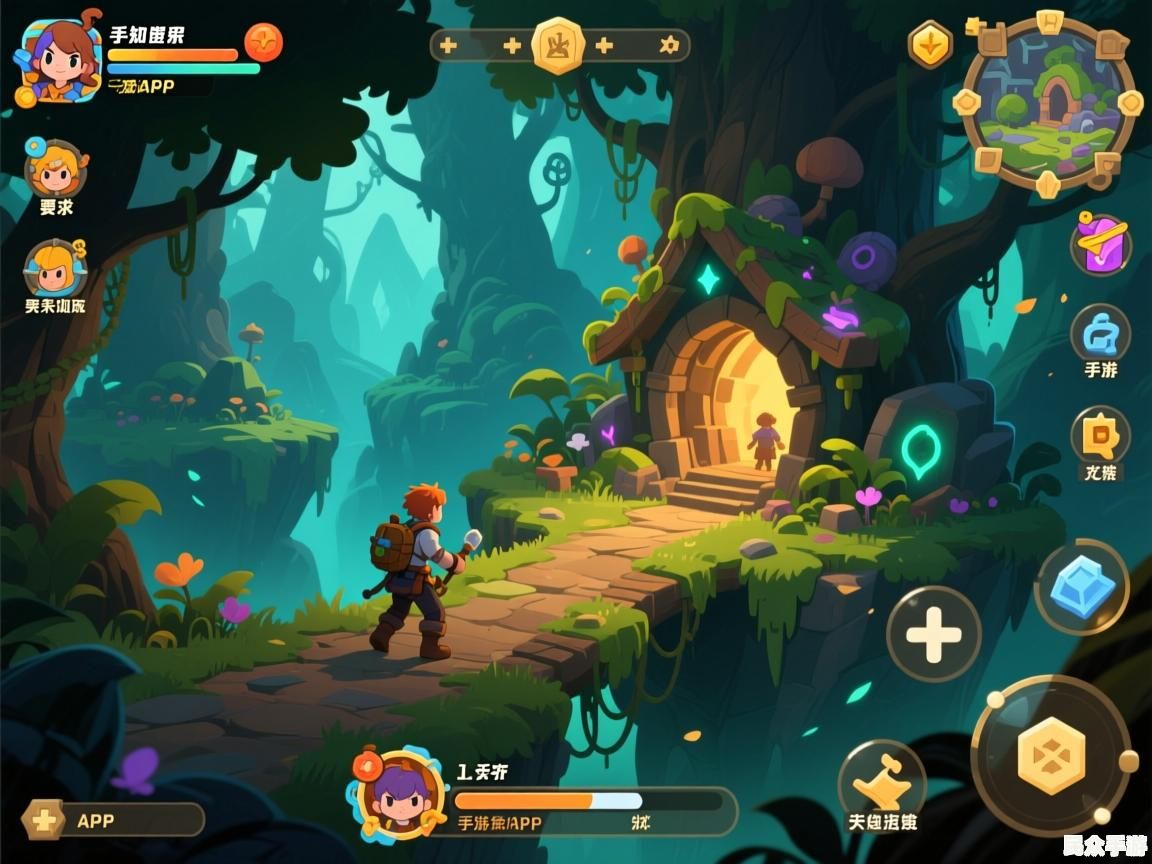Choose the blonde helmeted companion portrait
Screen dimensions: 1152x864
pyautogui.click(x=55, y=268)
